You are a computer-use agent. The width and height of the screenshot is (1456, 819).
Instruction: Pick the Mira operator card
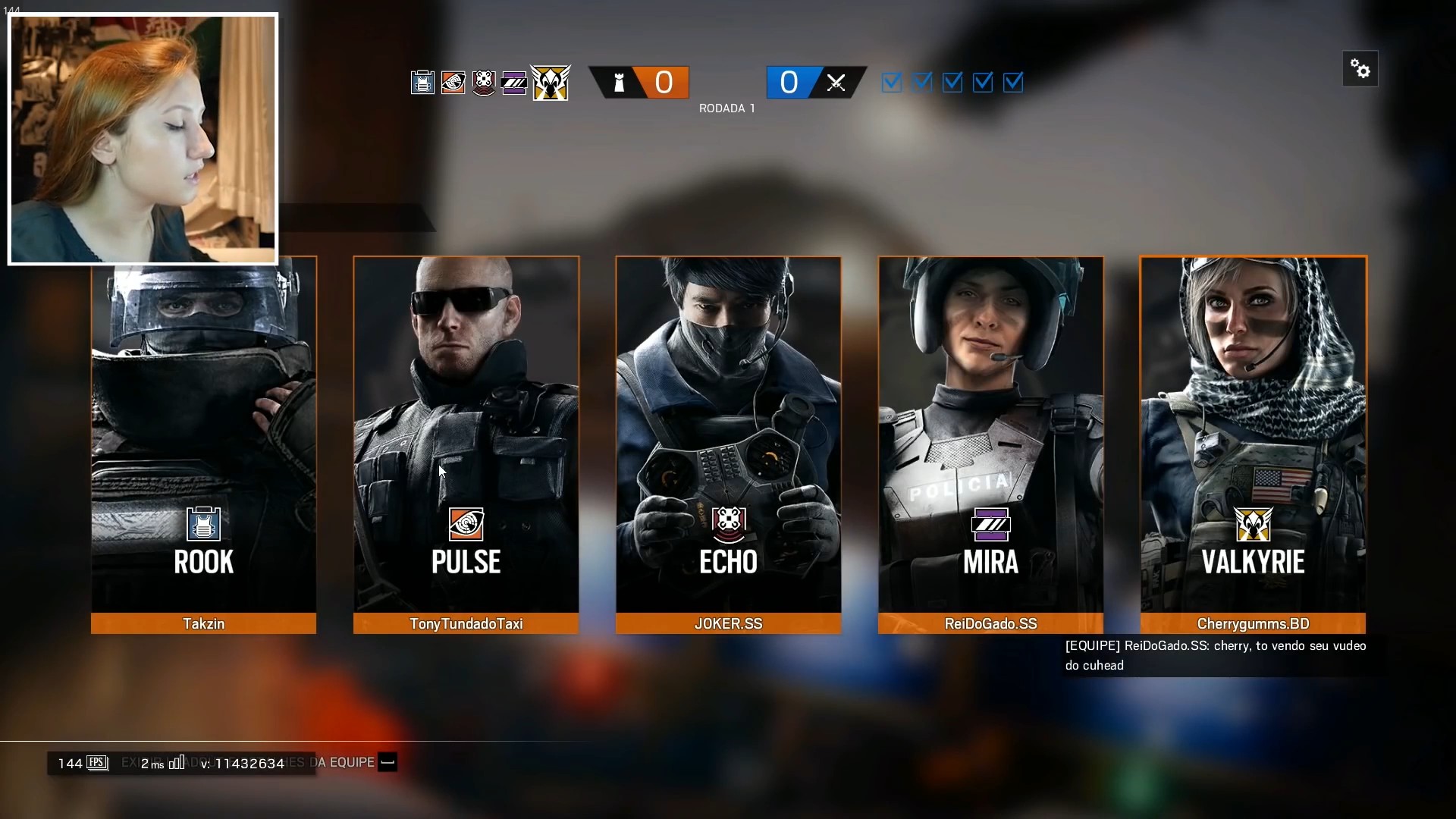click(990, 432)
